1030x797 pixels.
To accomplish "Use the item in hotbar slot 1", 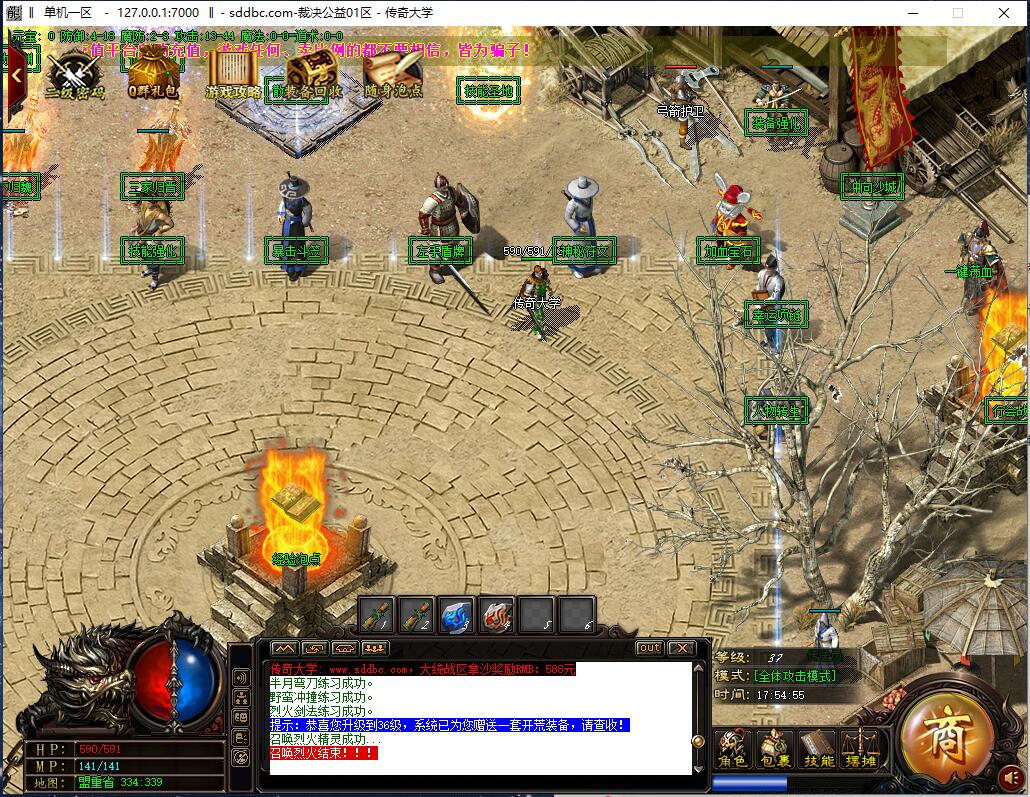I will pyautogui.click(x=377, y=615).
